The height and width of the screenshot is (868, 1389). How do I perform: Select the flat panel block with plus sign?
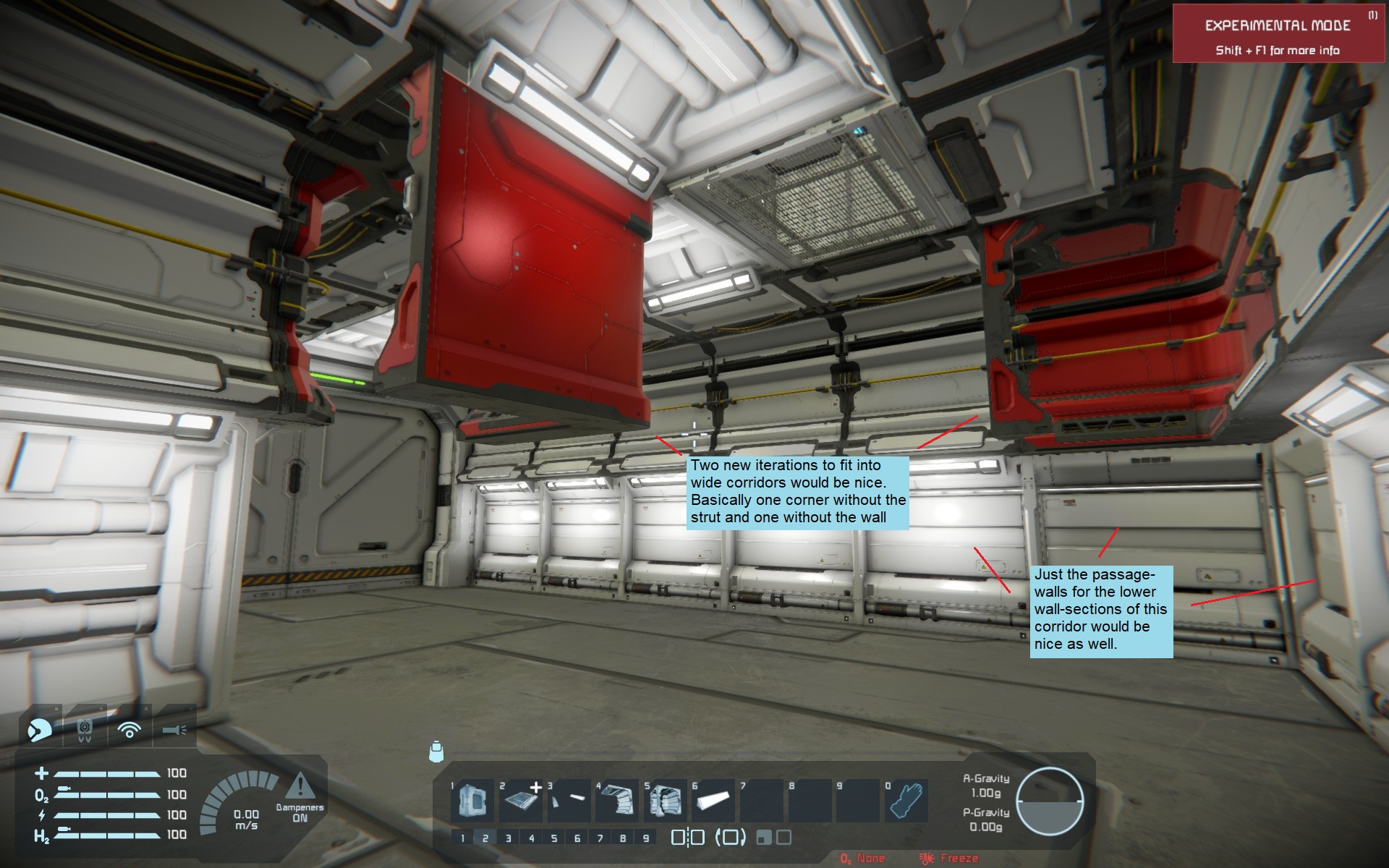pyautogui.click(x=521, y=801)
